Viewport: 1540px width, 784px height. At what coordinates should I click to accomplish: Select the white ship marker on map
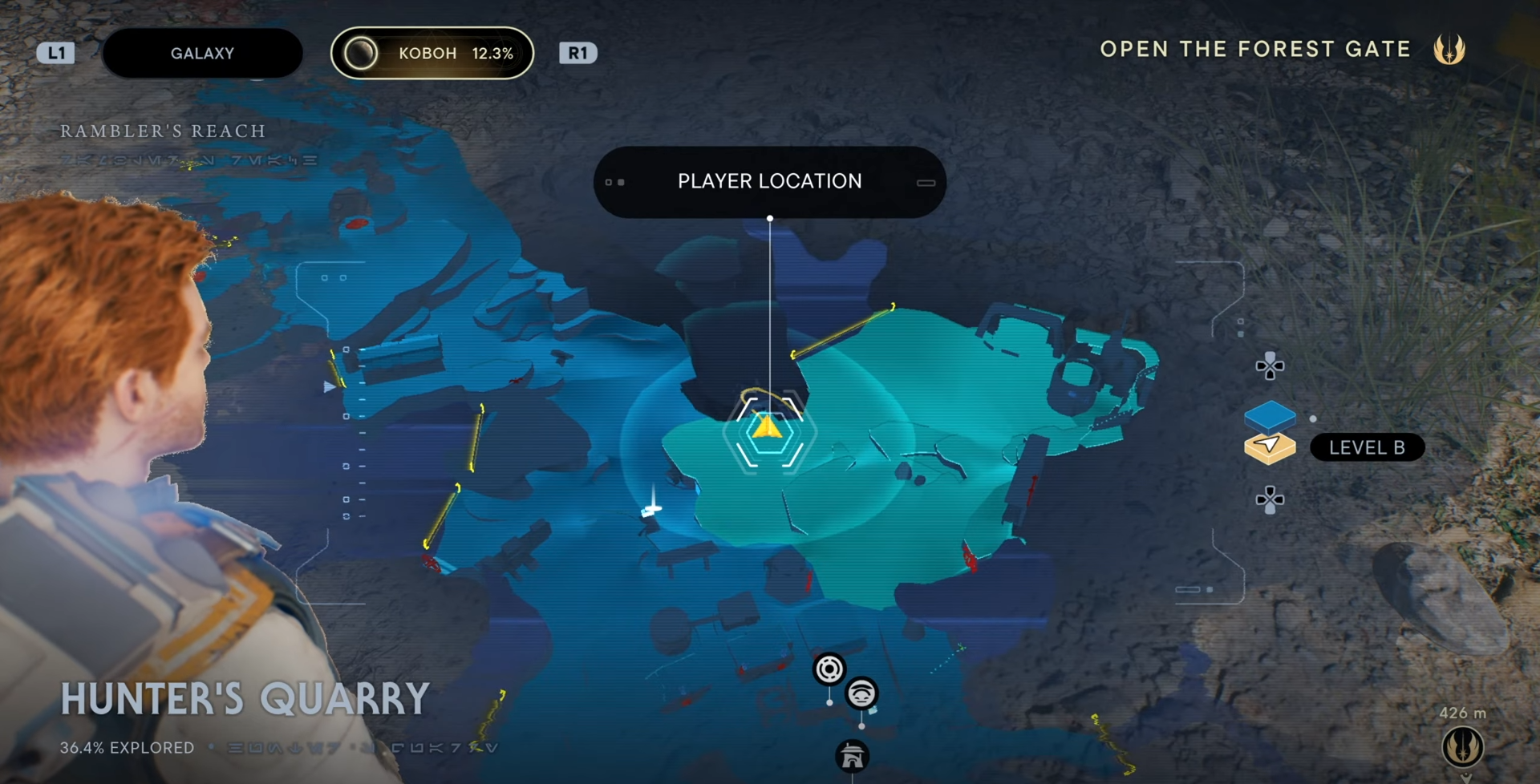pyautogui.click(x=651, y=507)
